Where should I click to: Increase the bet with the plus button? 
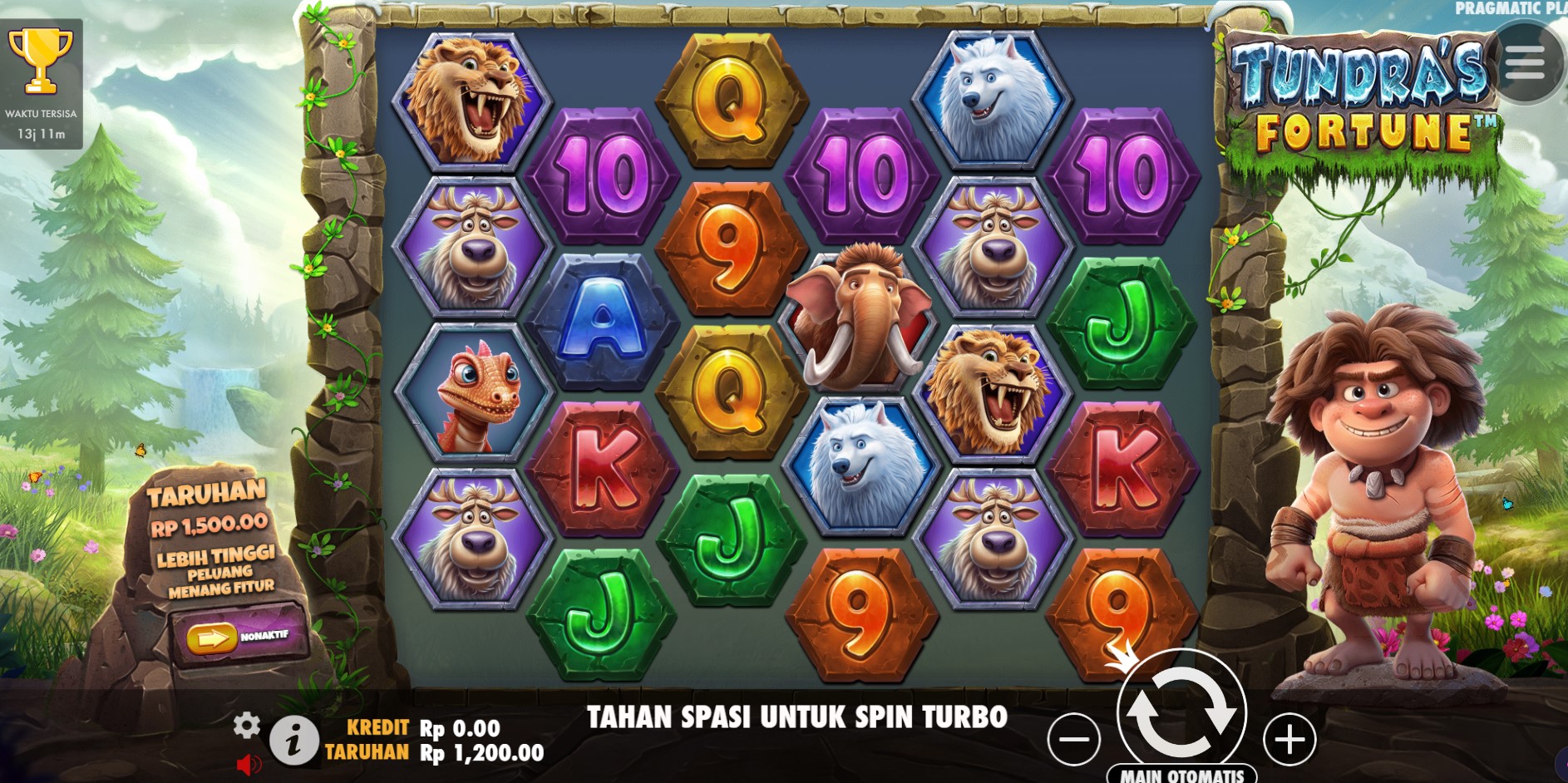[1289, 739]
